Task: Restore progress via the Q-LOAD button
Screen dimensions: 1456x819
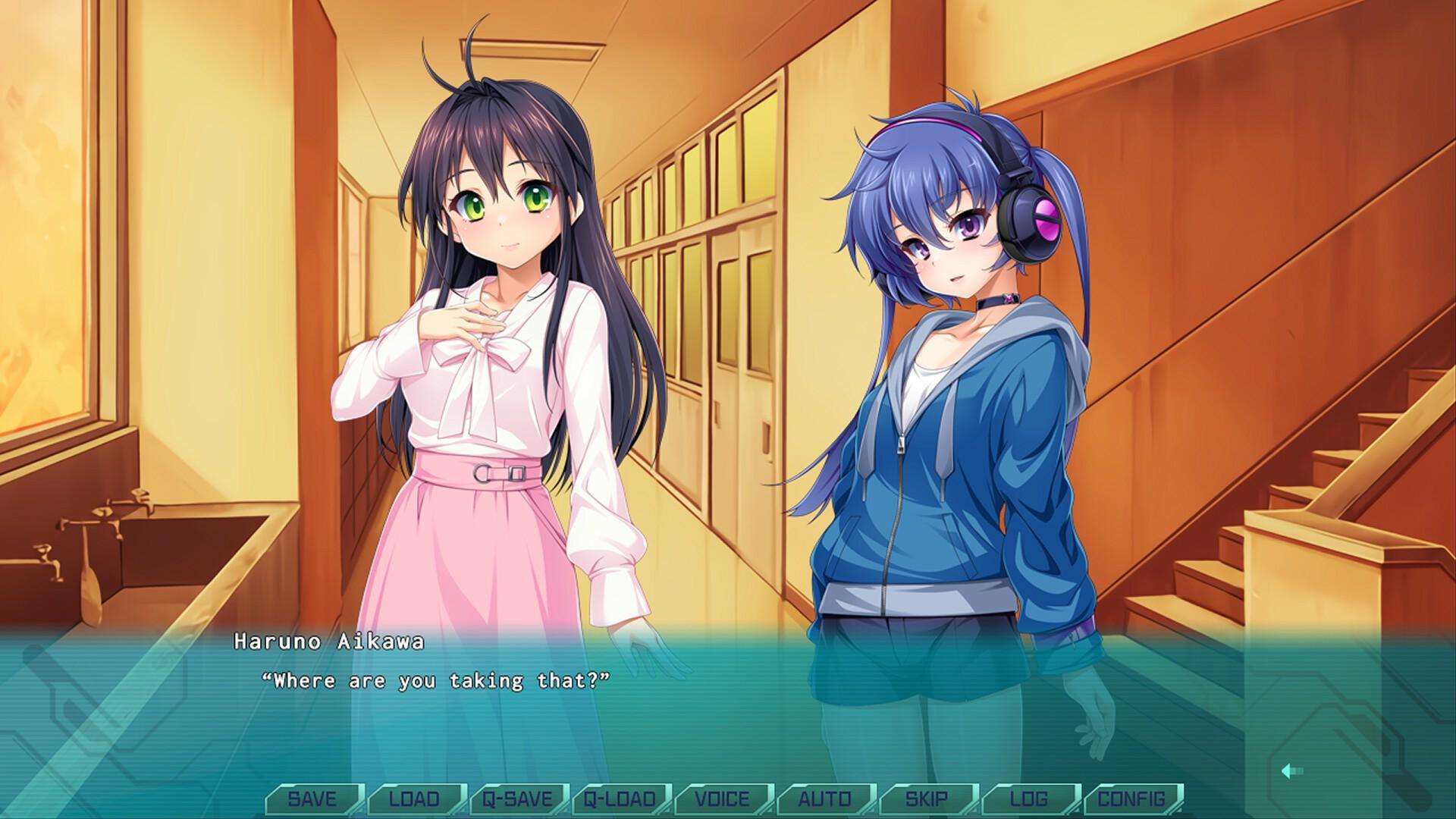Action: 619,798
